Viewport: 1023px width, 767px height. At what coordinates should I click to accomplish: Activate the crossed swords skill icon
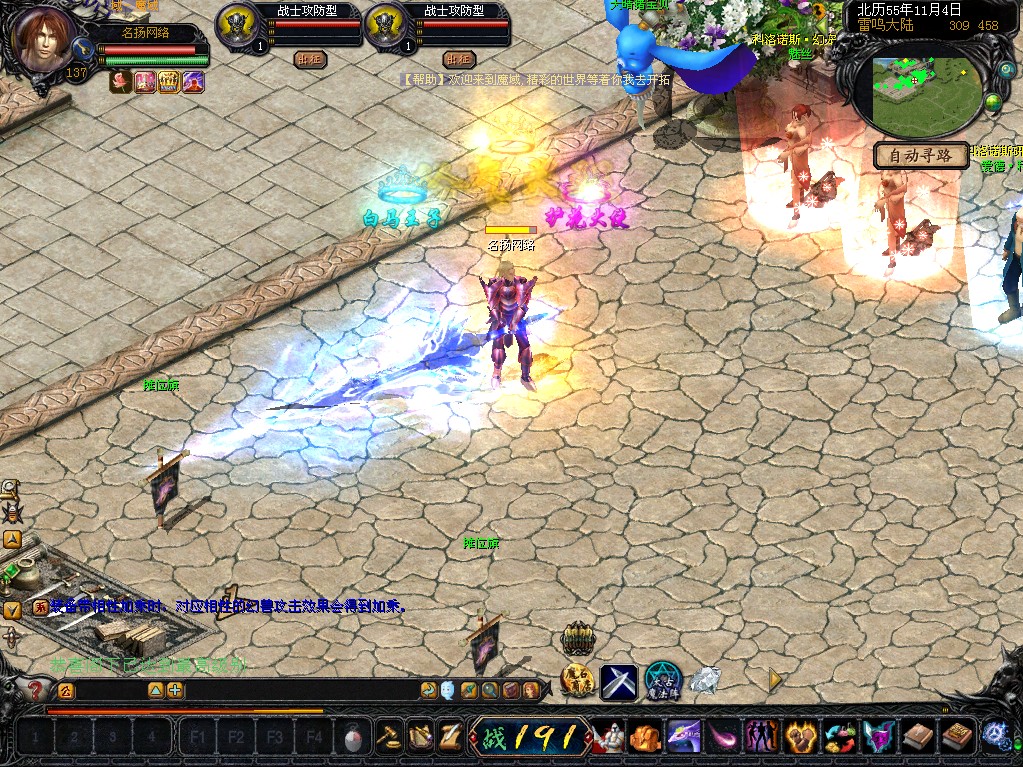pyautogui.click(x=618, y=682)
